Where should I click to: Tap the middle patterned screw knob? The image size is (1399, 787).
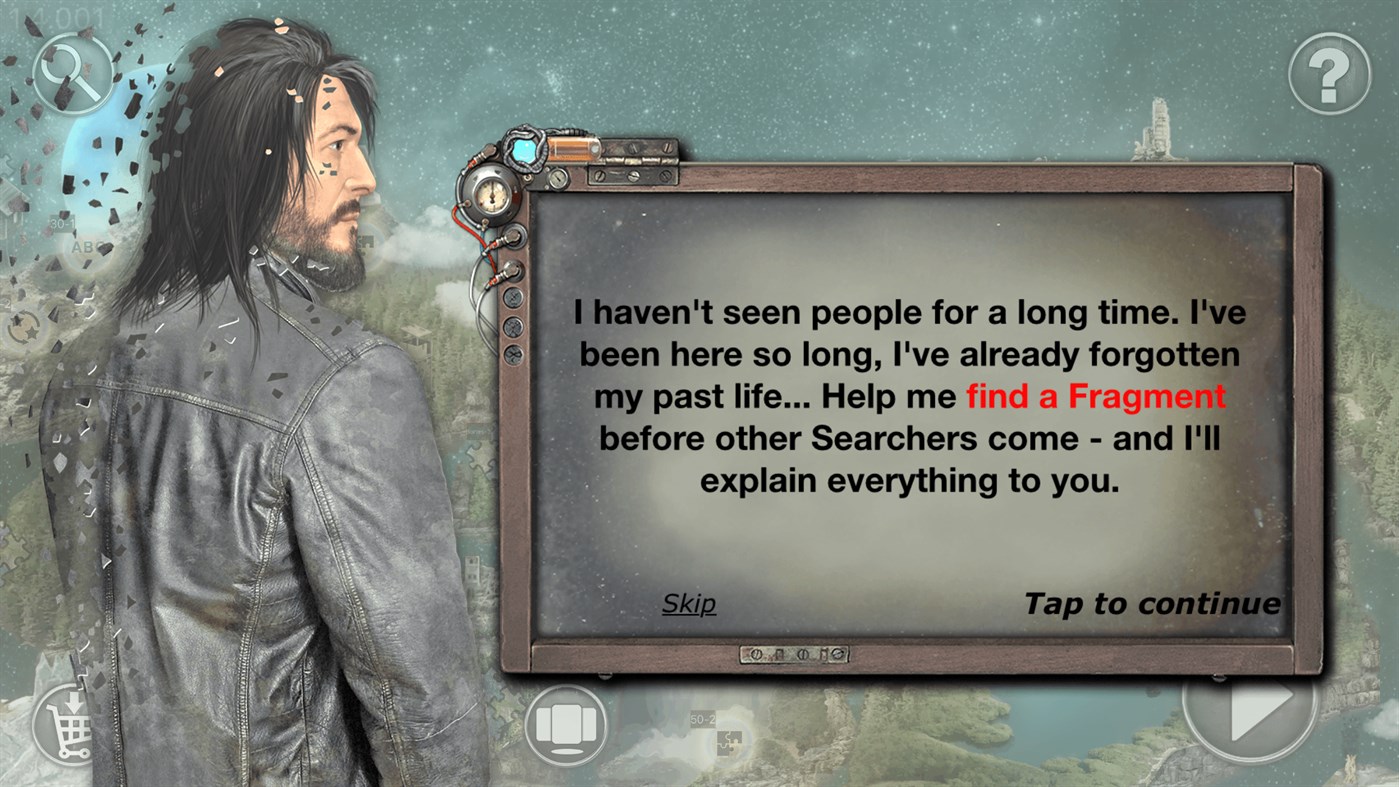coord(513,329)
